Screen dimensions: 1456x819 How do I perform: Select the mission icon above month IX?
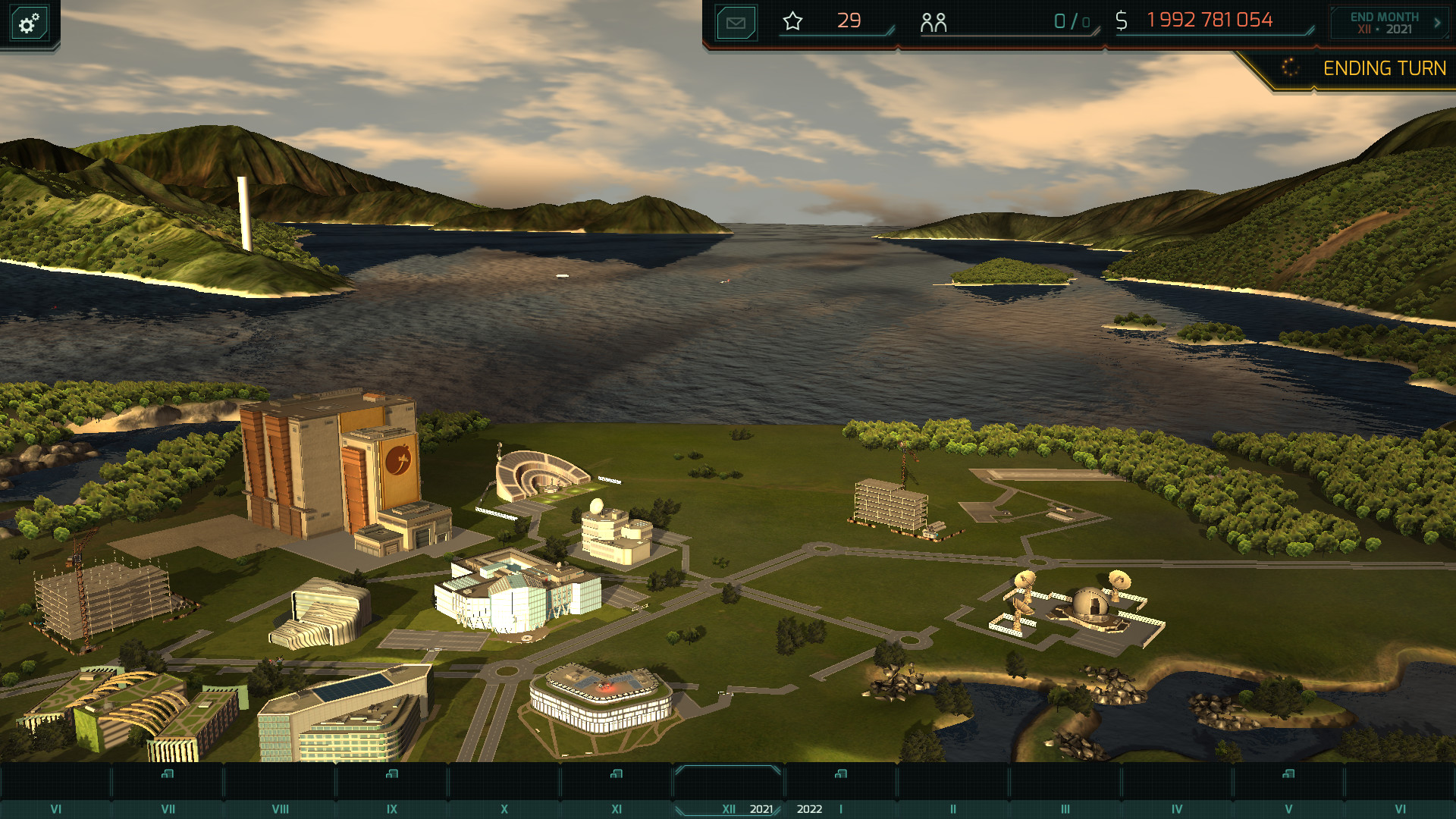coord(391,773)
